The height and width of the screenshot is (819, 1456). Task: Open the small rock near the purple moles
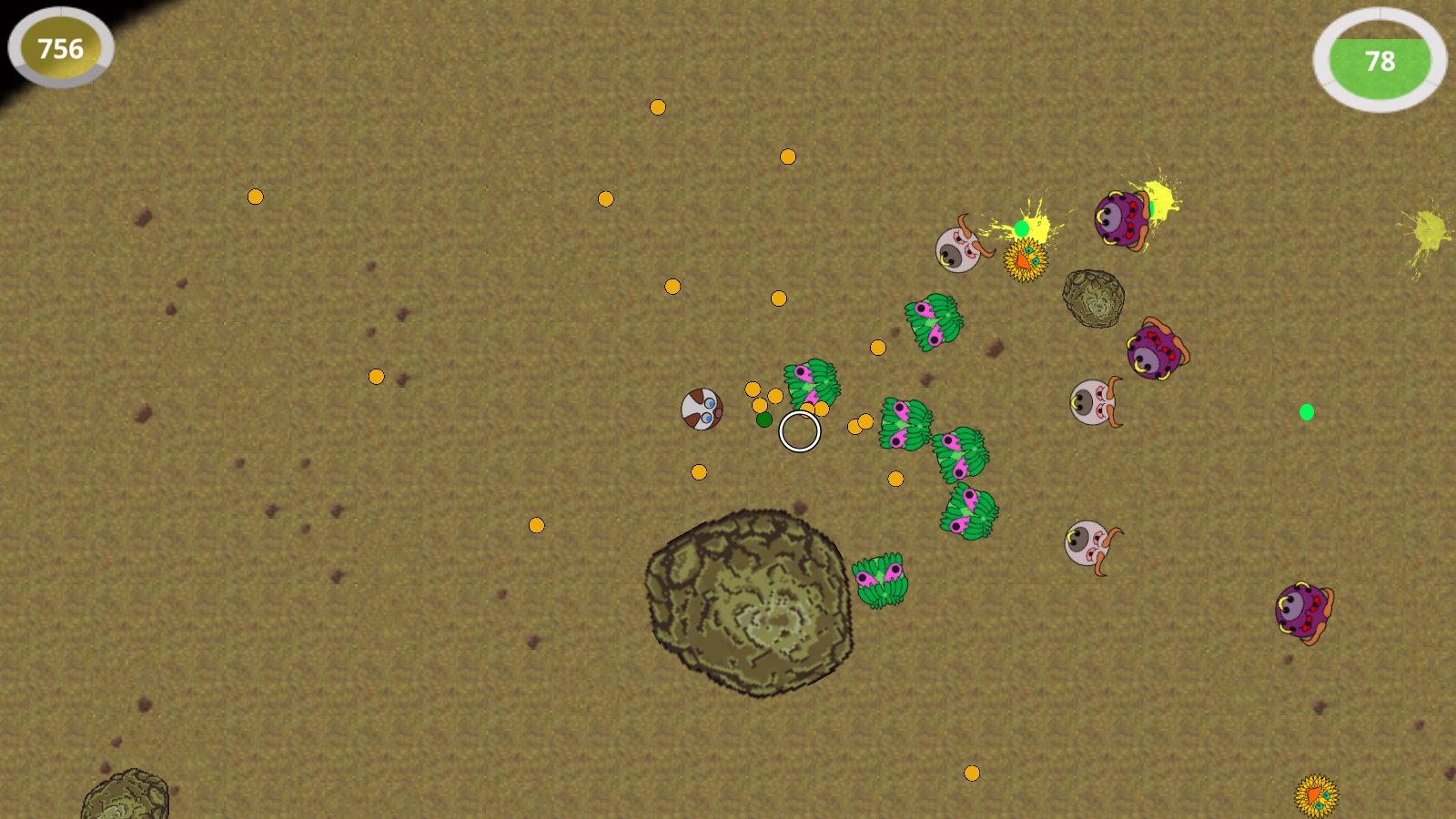click(1092, 298)
